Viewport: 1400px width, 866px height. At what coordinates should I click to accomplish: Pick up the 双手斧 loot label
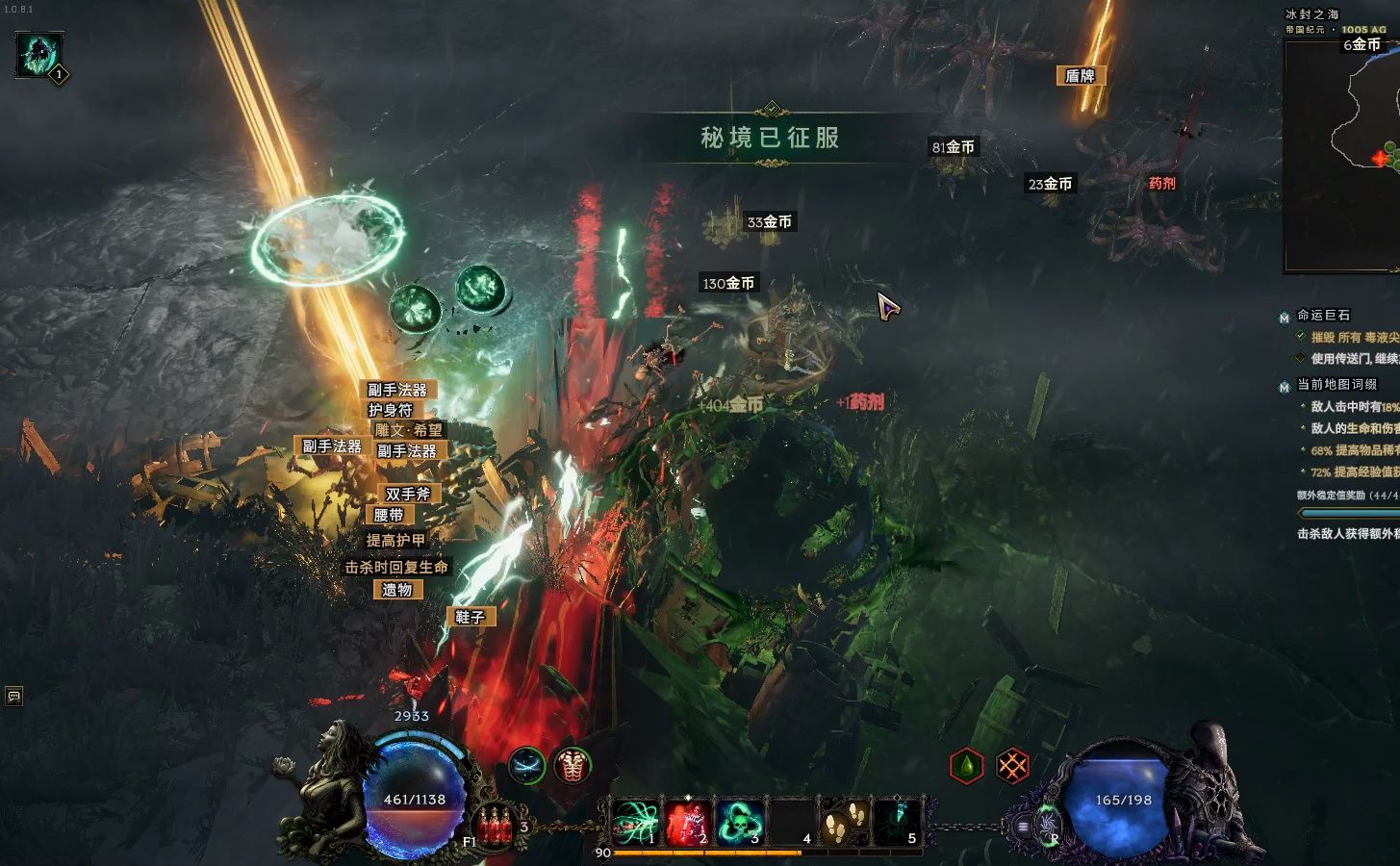408,494
